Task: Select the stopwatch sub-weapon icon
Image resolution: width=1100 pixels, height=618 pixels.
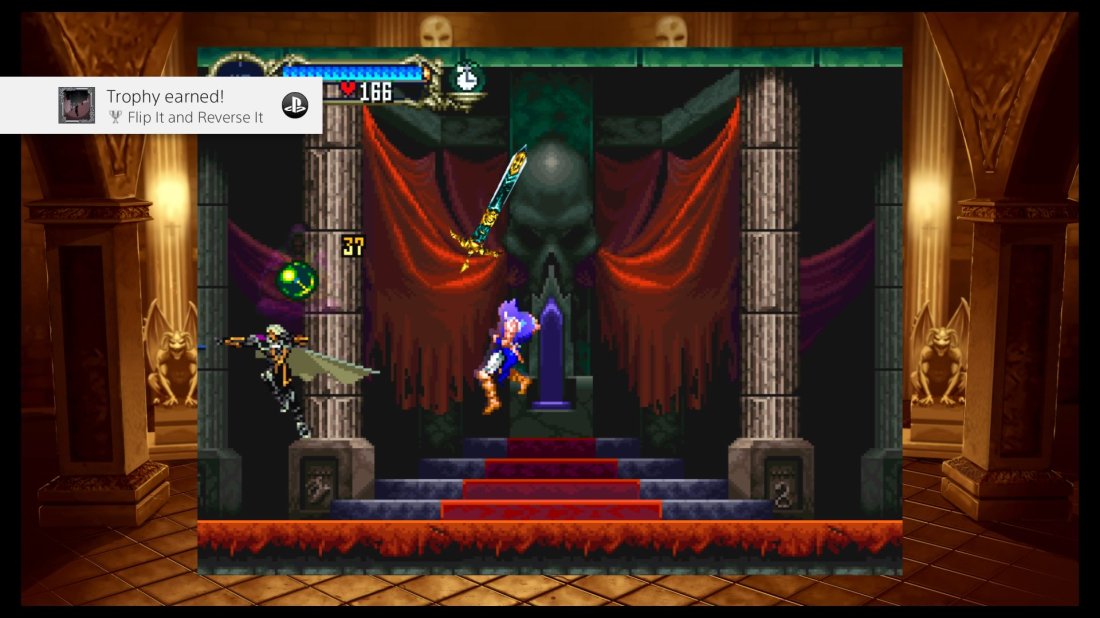Action: coord(466,77)
